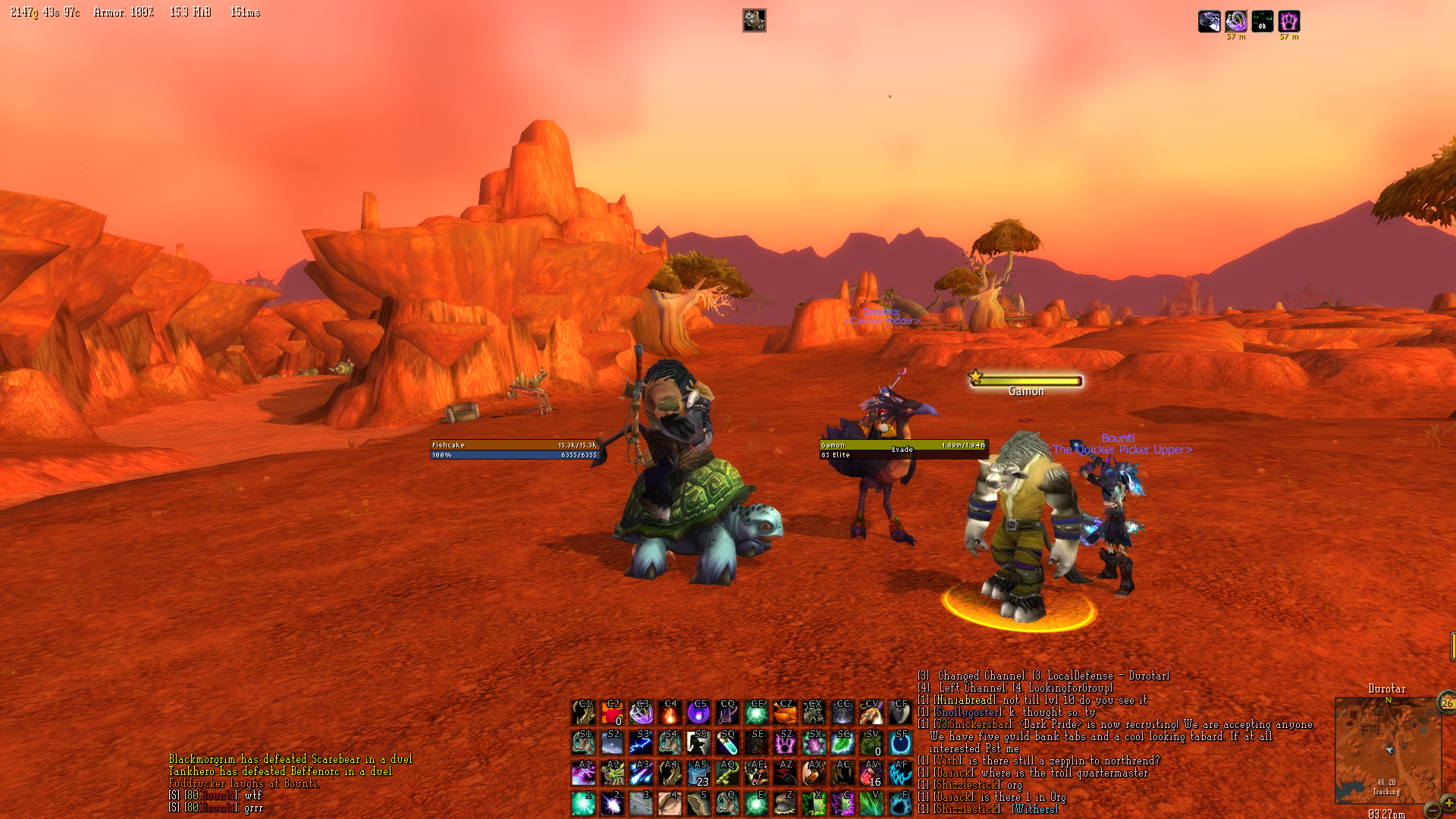
Task: Activate the blue paw print ability
Action: (x=900, y=804)
